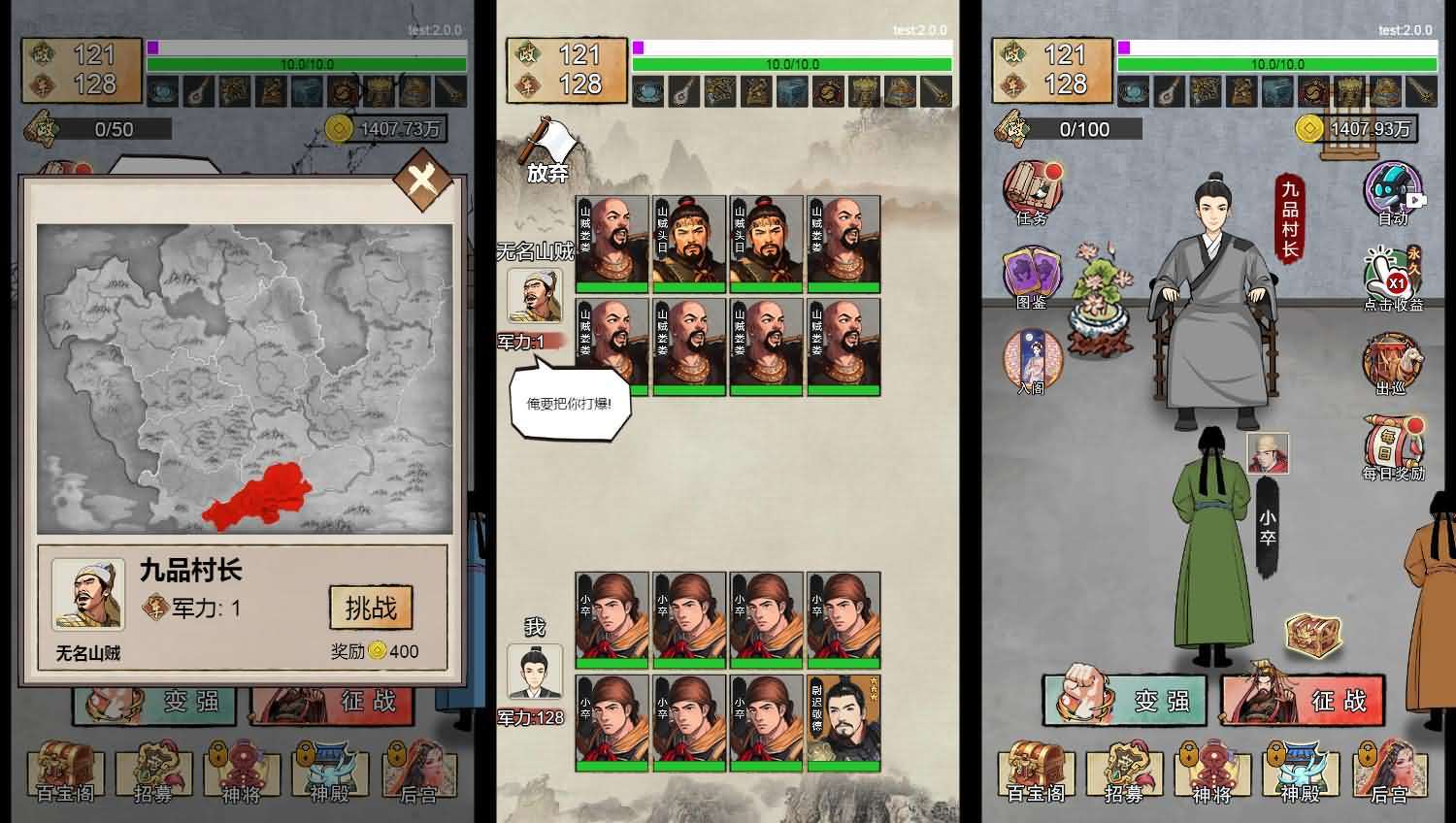Open the 图鉴 card collection
This screenshot has width=1456, height=823.
point(1031,276)
